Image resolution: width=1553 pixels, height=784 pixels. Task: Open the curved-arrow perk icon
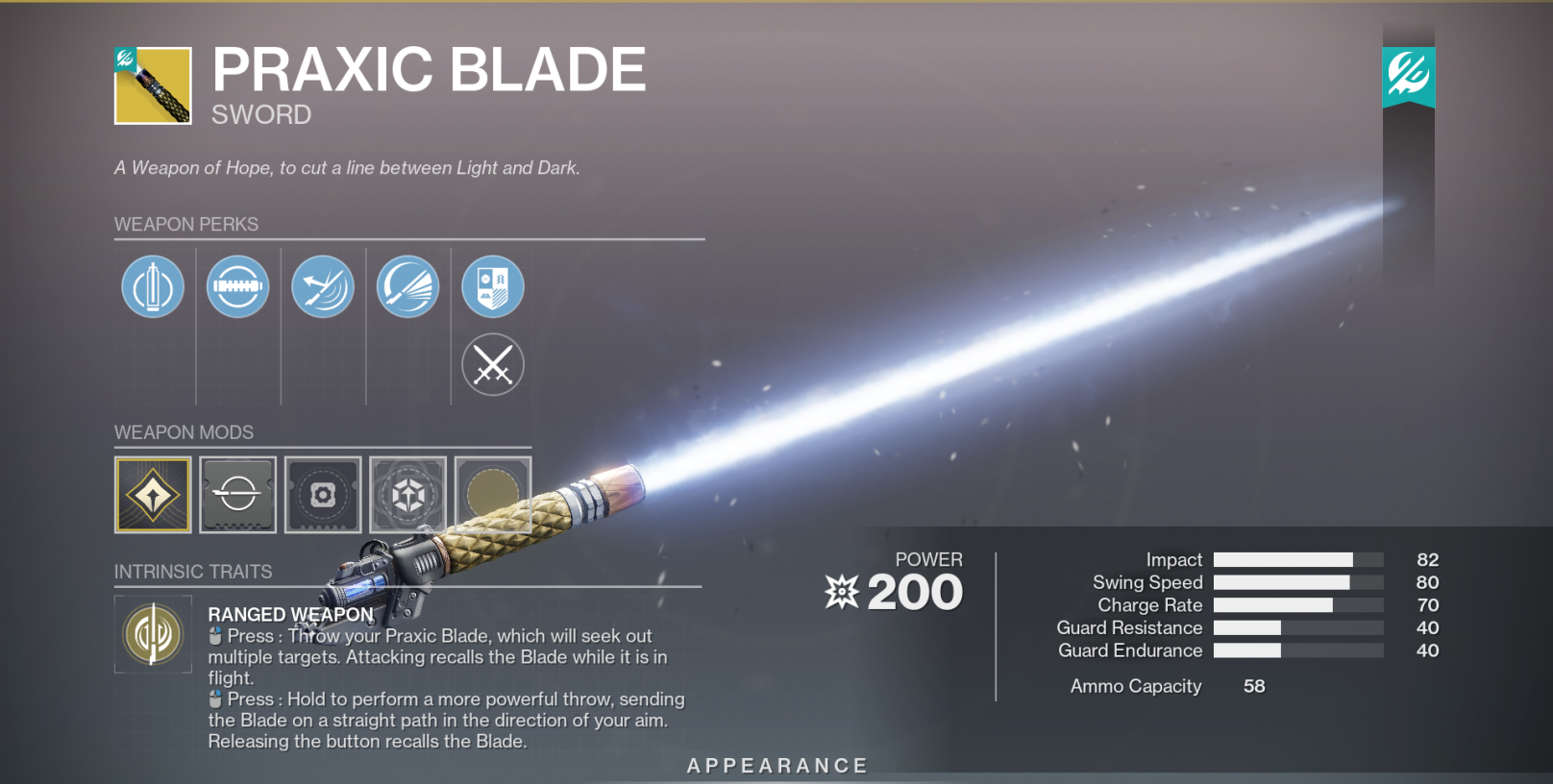[323, 286]
